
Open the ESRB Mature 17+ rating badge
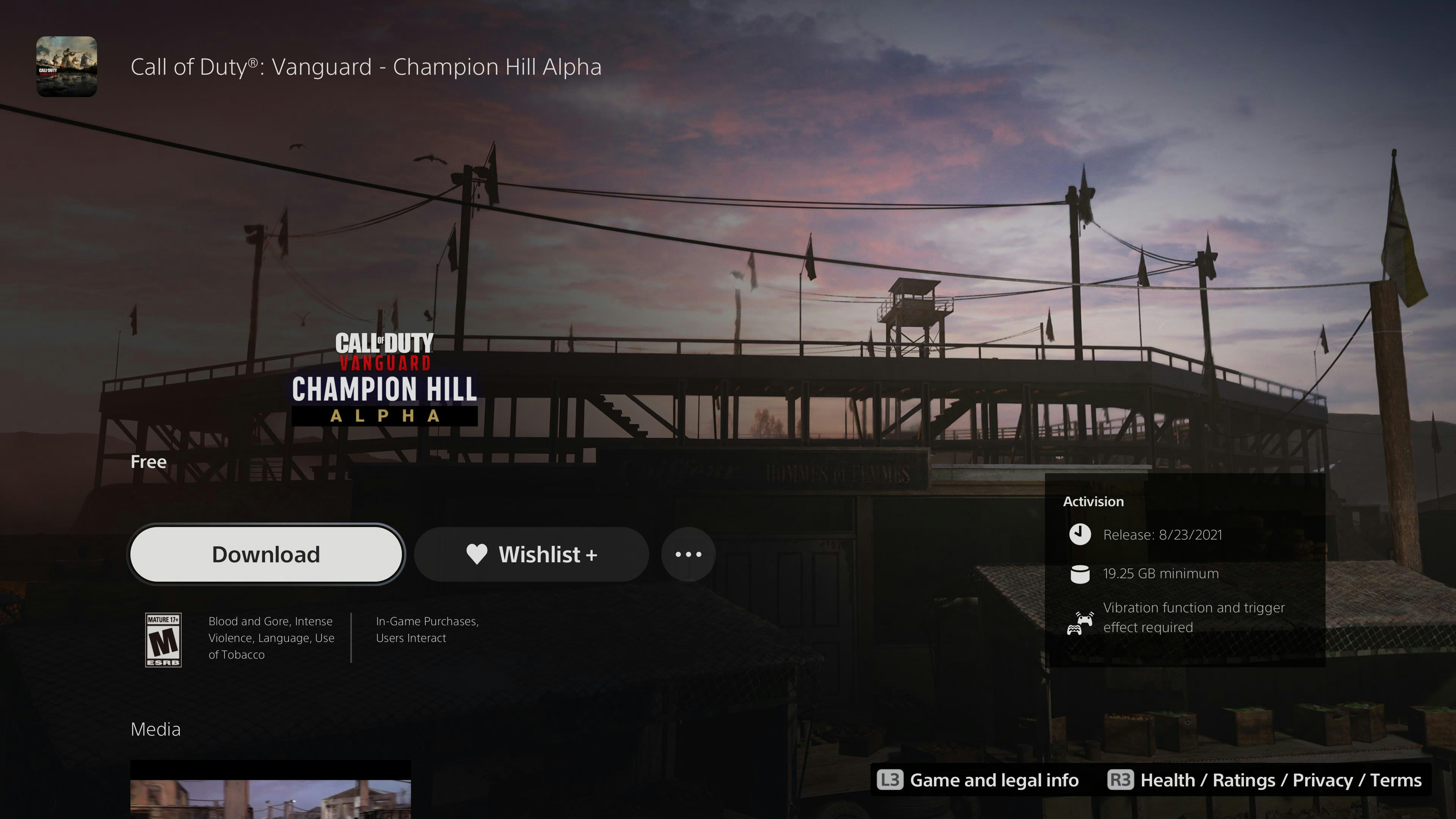(163, 640)
